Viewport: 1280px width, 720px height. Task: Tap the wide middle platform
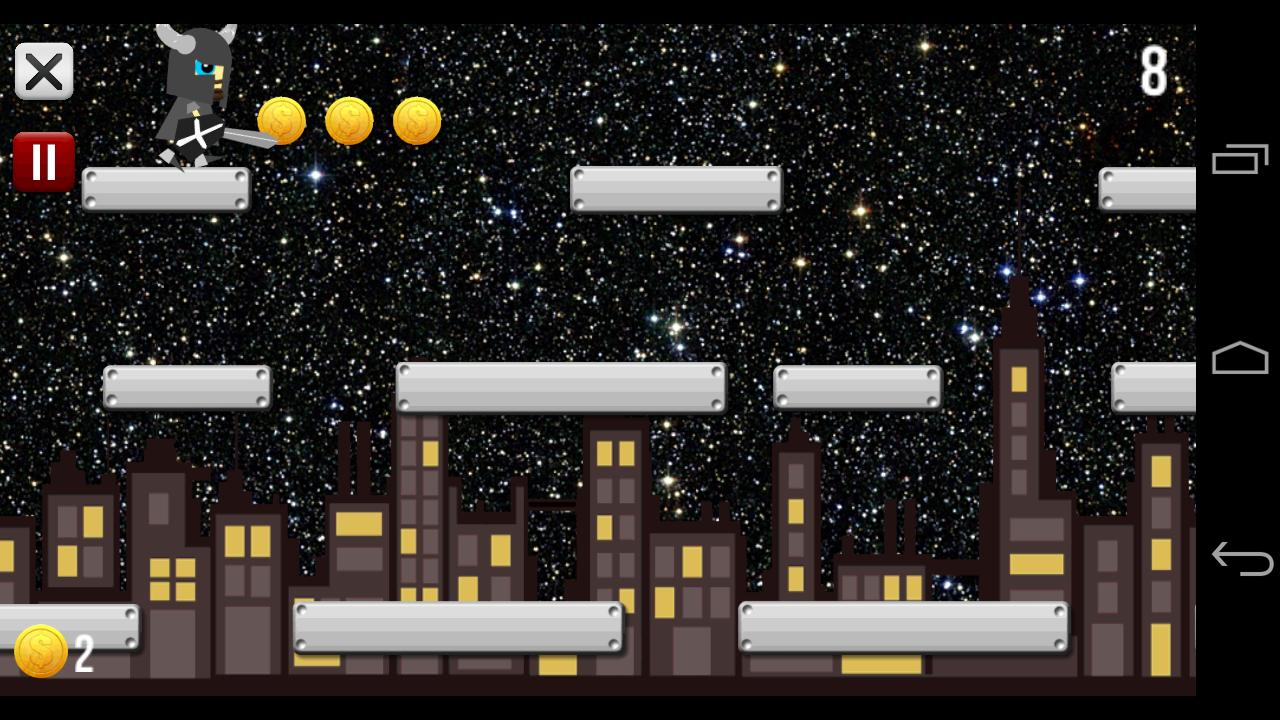click(562, 388)
